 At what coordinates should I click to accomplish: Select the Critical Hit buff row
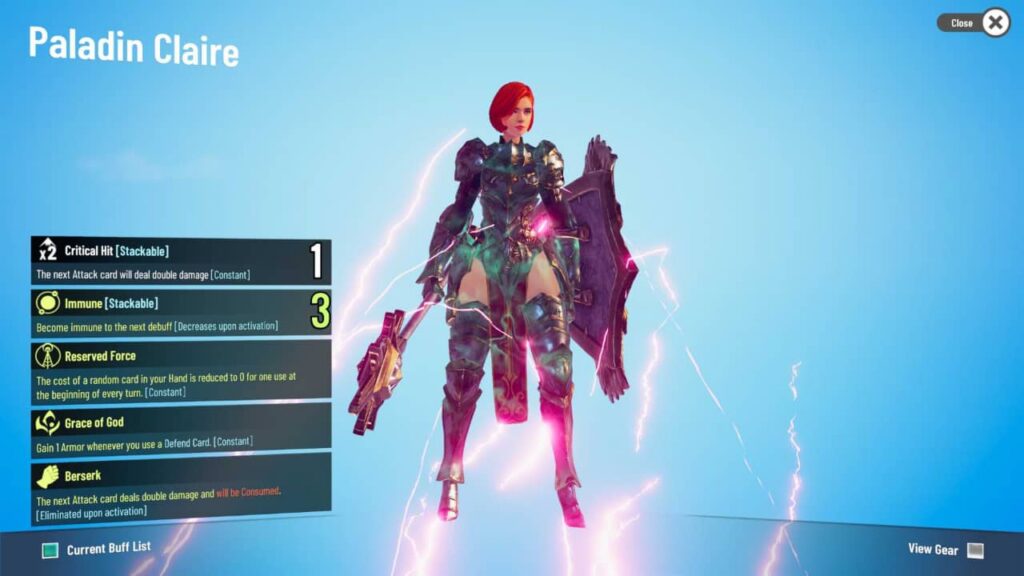point(180,262)
